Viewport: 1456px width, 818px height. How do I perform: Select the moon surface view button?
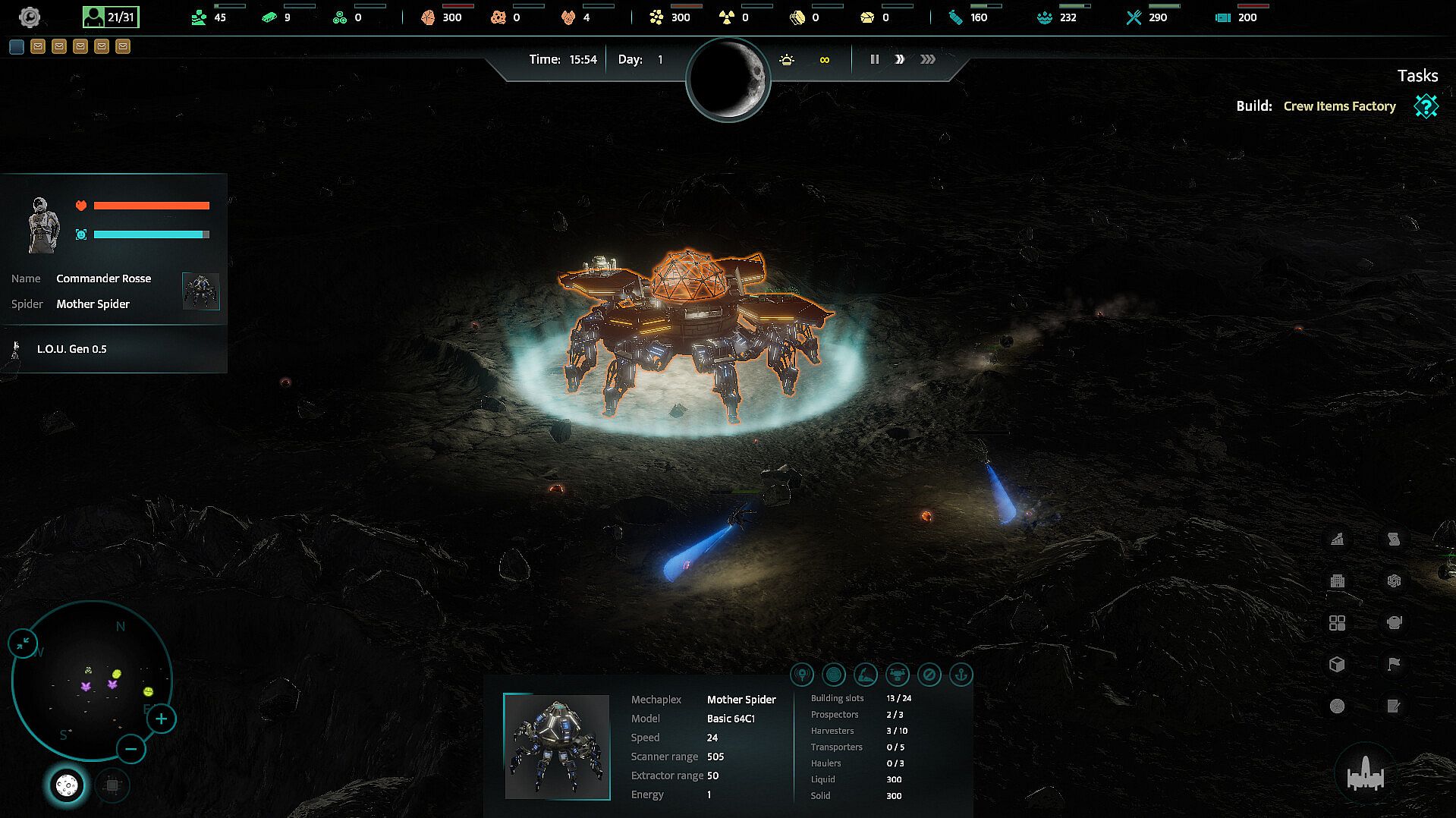coord(67,785)
